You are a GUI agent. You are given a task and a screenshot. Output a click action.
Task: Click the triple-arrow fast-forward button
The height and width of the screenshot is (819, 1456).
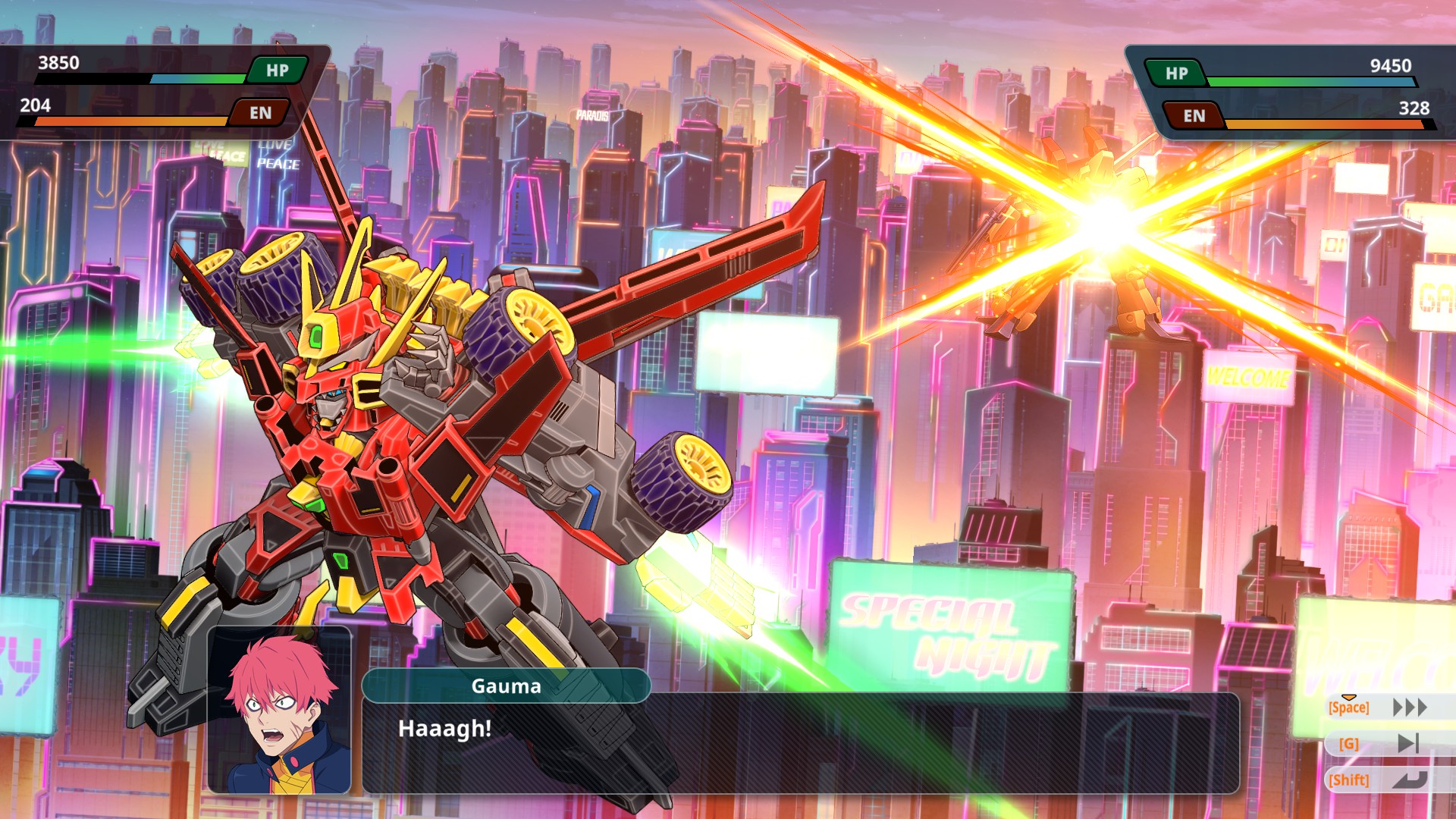(x=1409, y=708)
